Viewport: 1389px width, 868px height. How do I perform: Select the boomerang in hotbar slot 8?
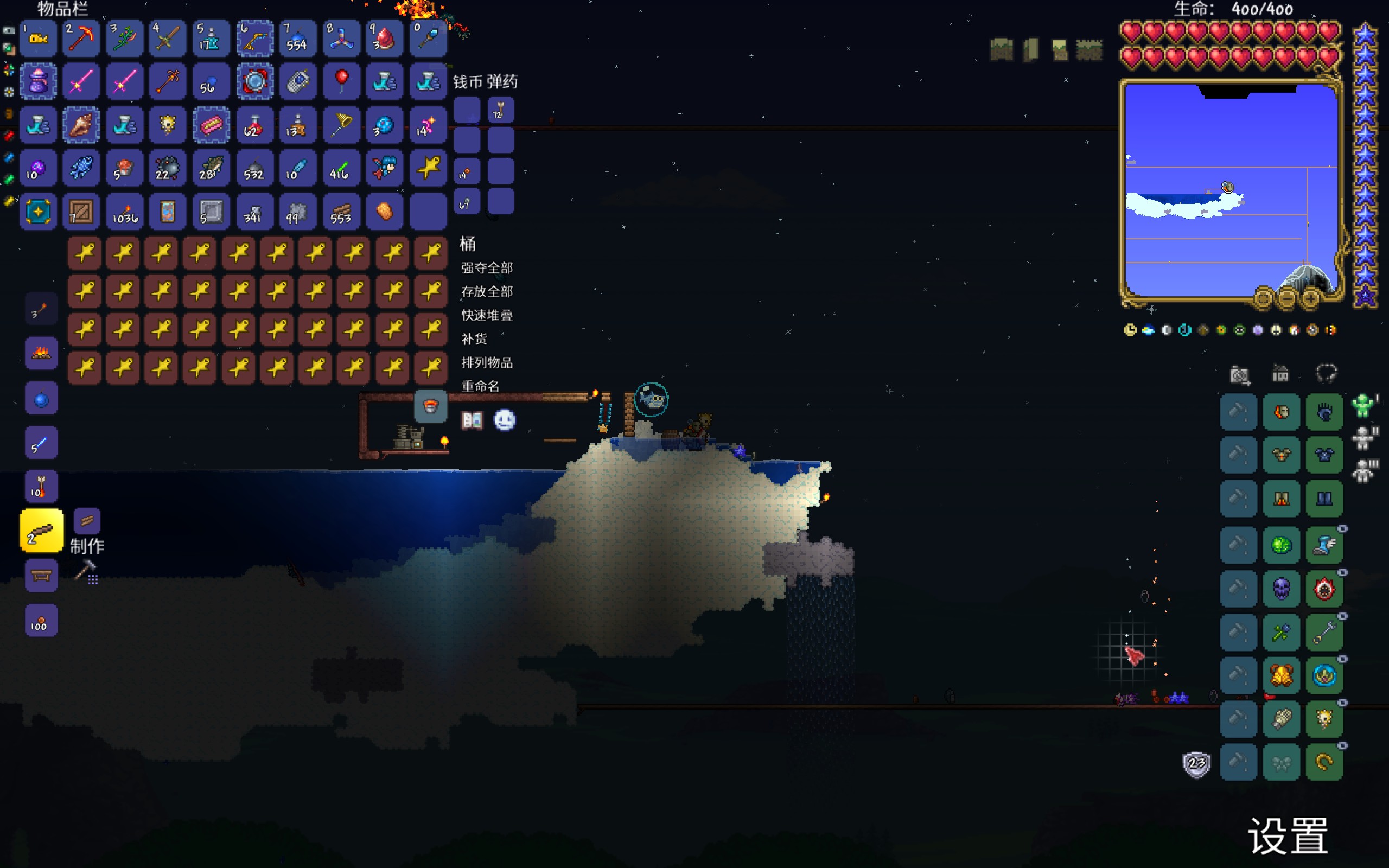(341, 39)
